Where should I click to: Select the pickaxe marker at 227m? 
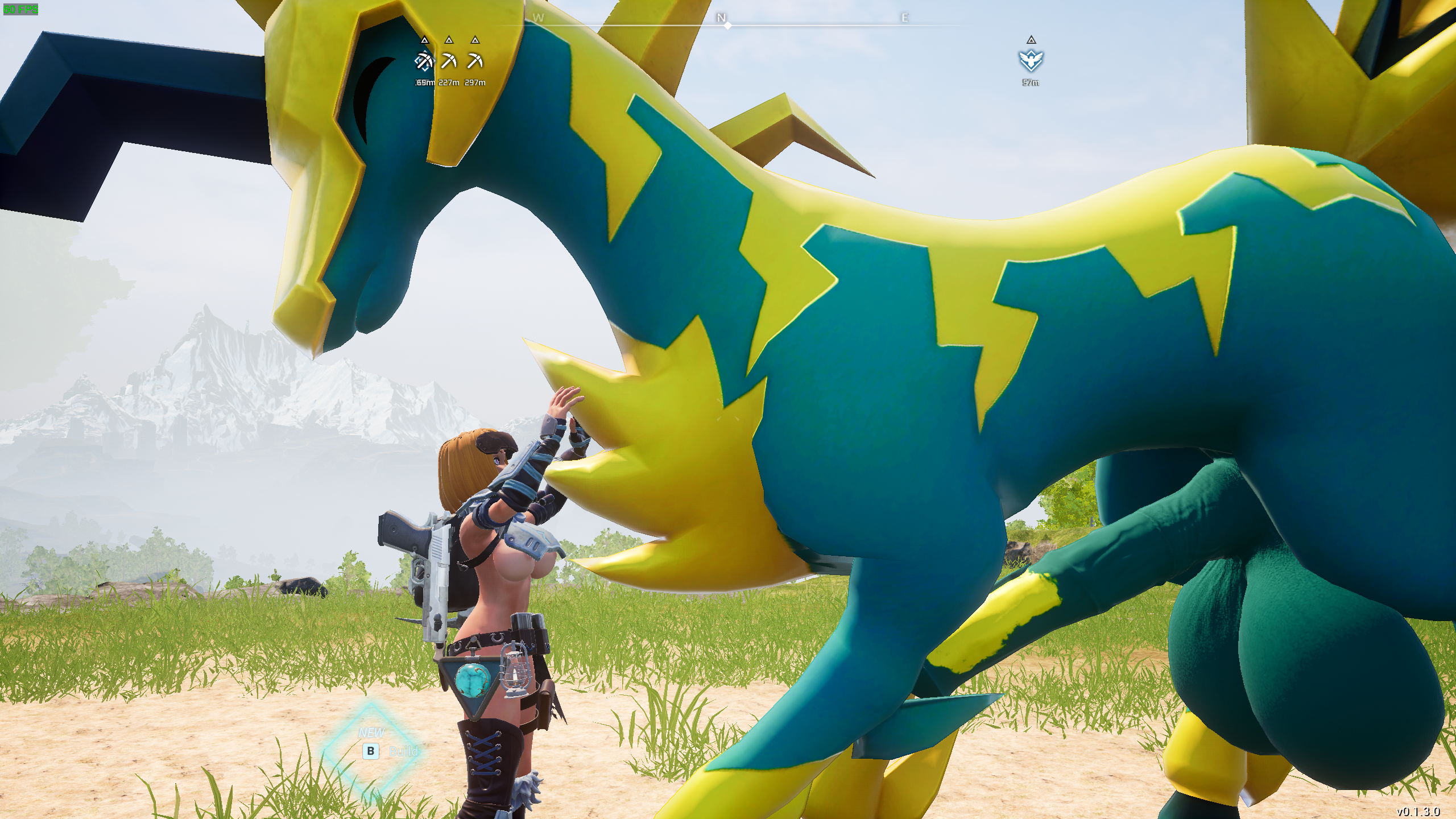(x=449, y=60)
